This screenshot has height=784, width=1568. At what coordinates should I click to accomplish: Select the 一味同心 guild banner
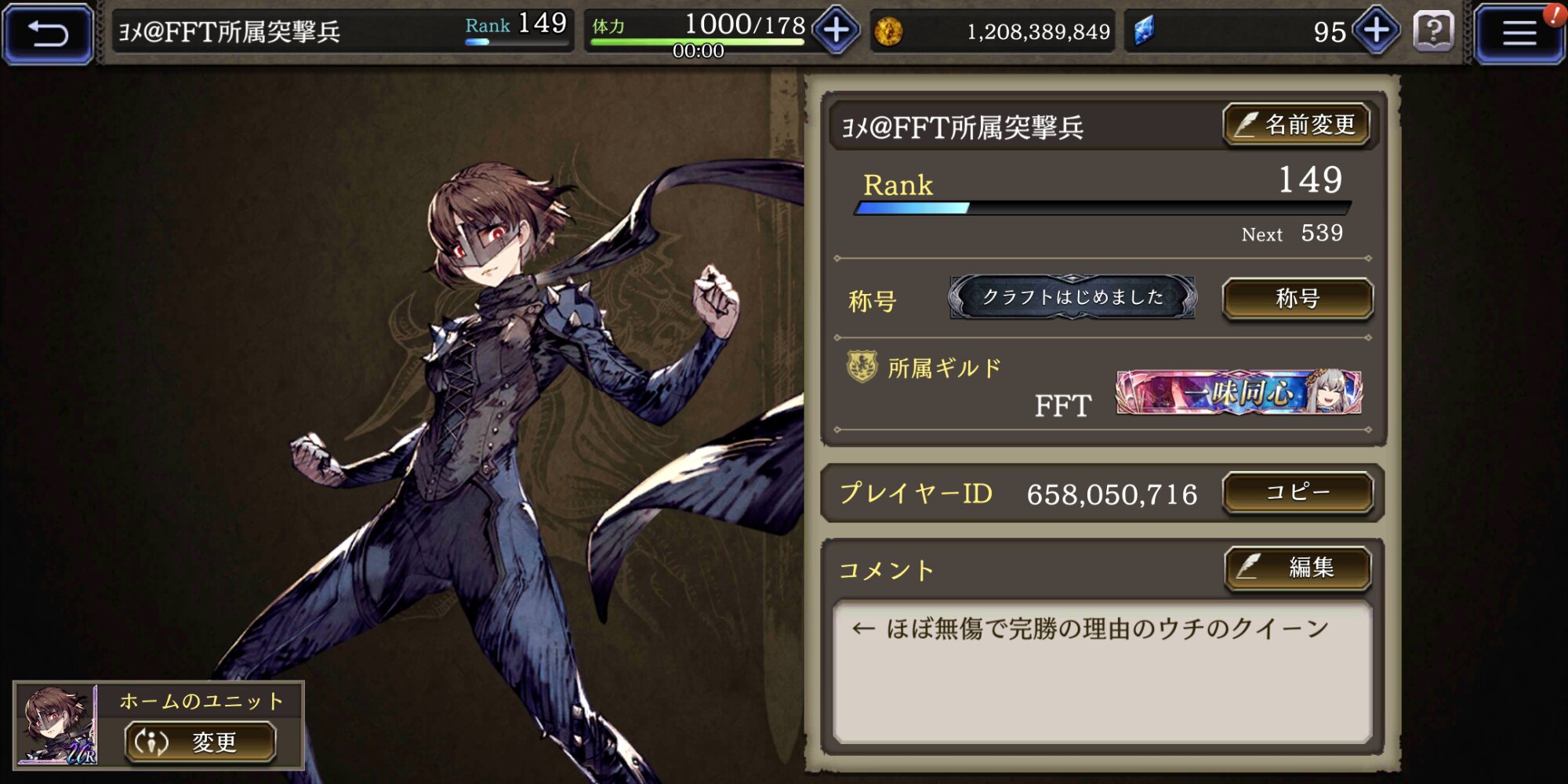pyautogui.click(x=1239, y=392)
